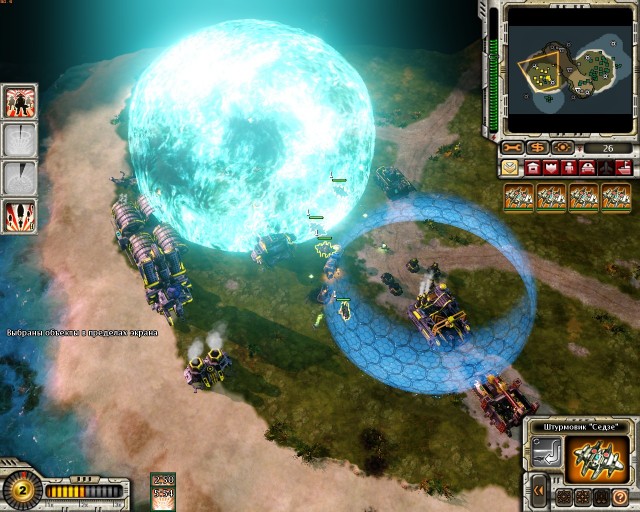Select the envelope tab in the build bar

(x=511, y=168)
